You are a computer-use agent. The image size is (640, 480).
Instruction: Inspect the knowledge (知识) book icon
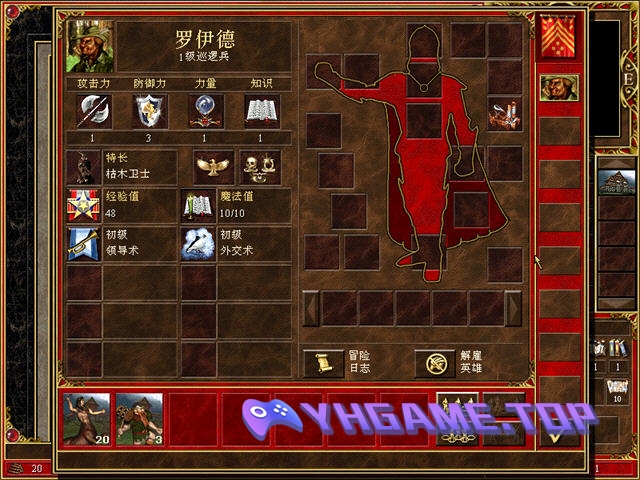(x=262, y=110)
